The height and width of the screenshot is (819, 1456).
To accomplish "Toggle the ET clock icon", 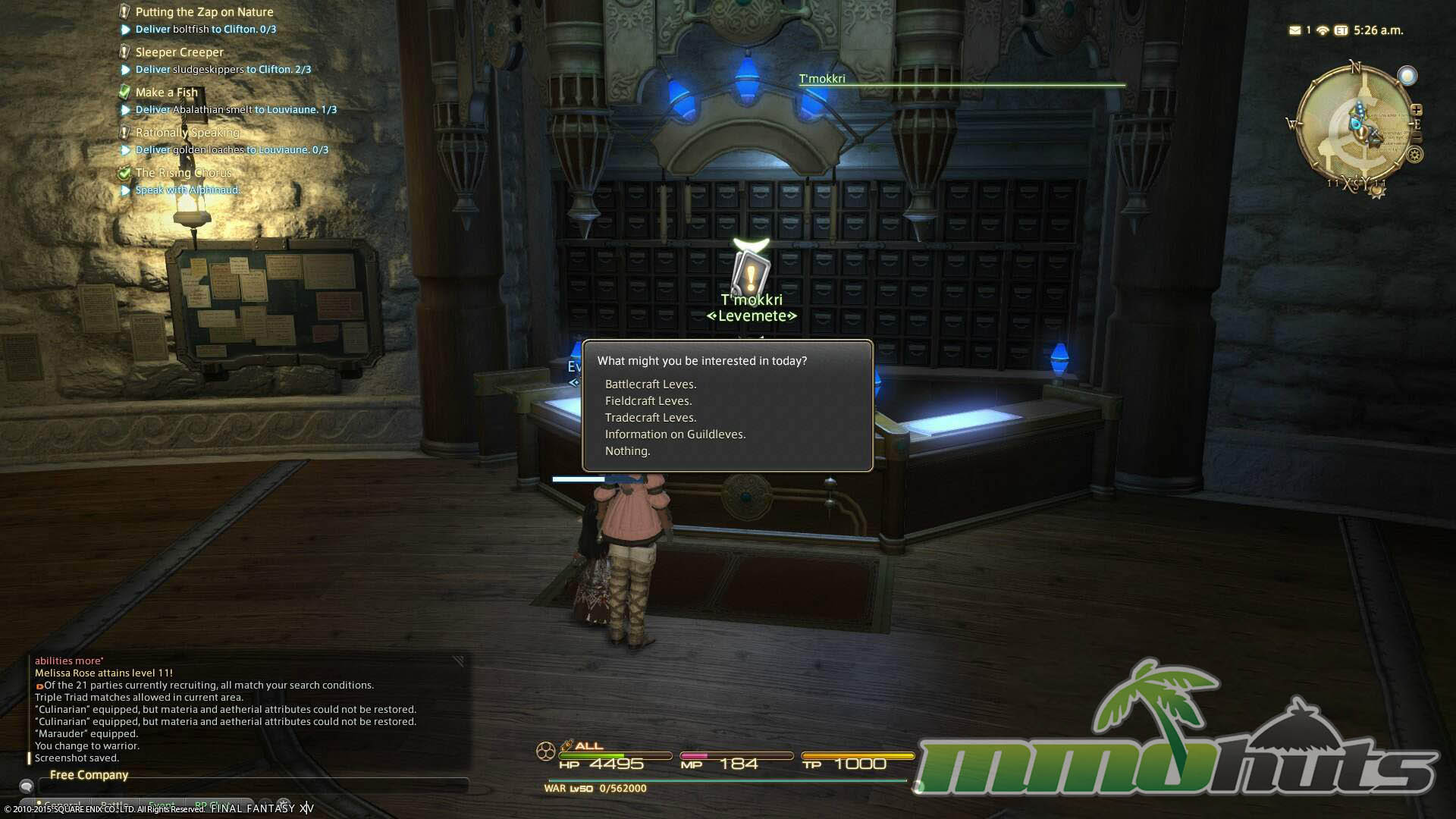I will (x=1341, y=30).
